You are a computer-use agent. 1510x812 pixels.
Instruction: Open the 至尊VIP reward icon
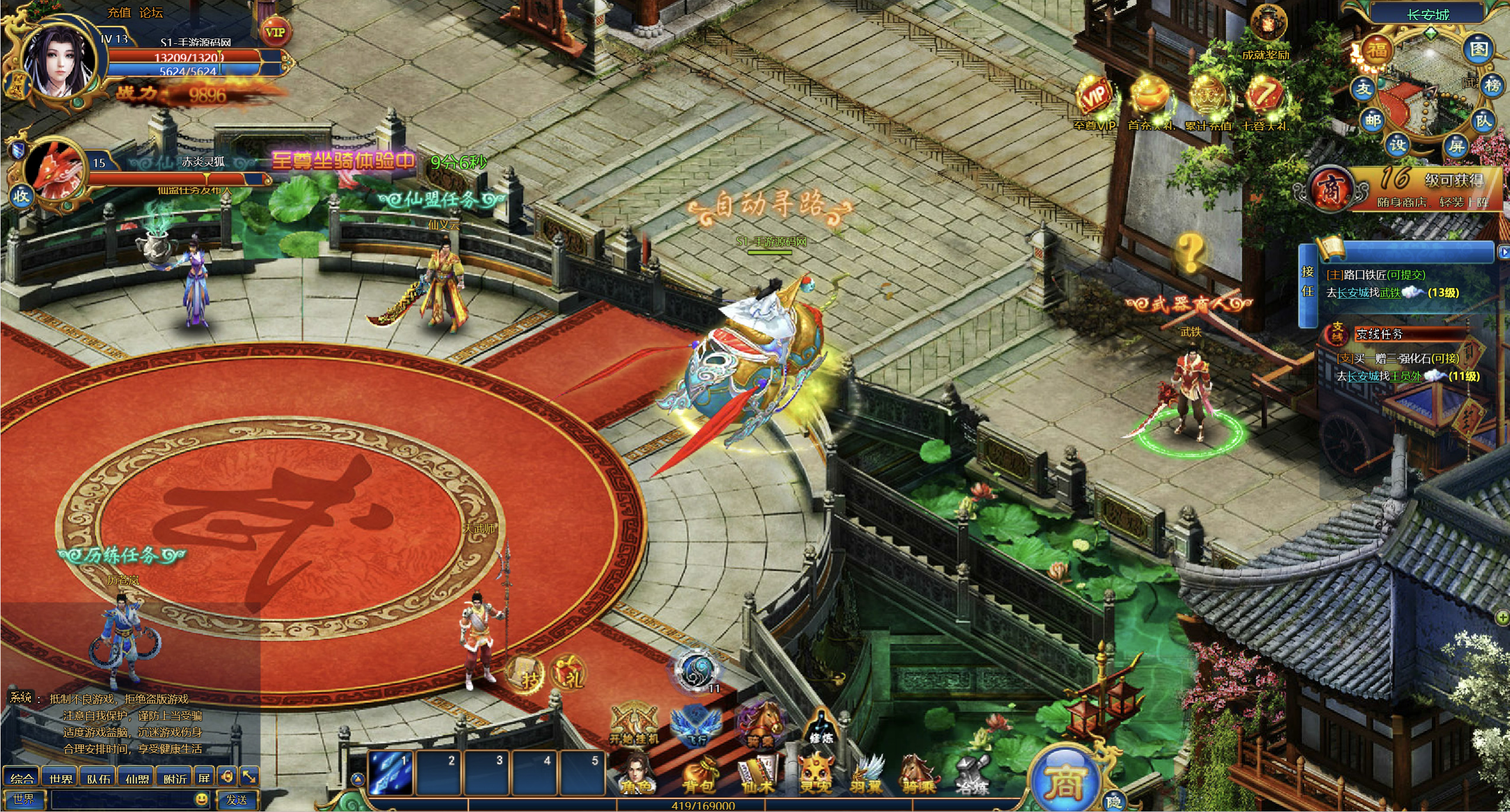1094,98
